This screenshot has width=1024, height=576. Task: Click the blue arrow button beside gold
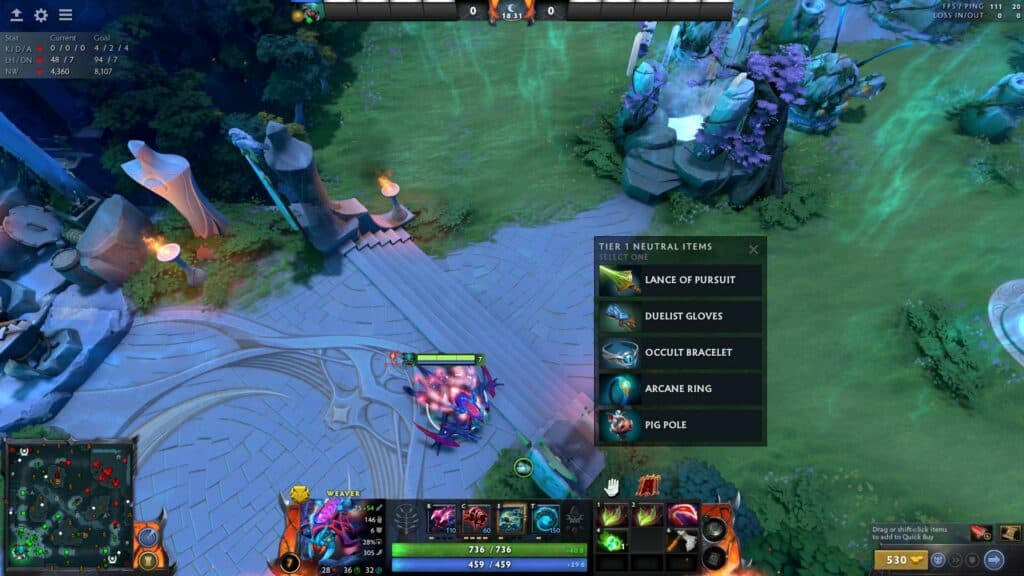[994, 559]
